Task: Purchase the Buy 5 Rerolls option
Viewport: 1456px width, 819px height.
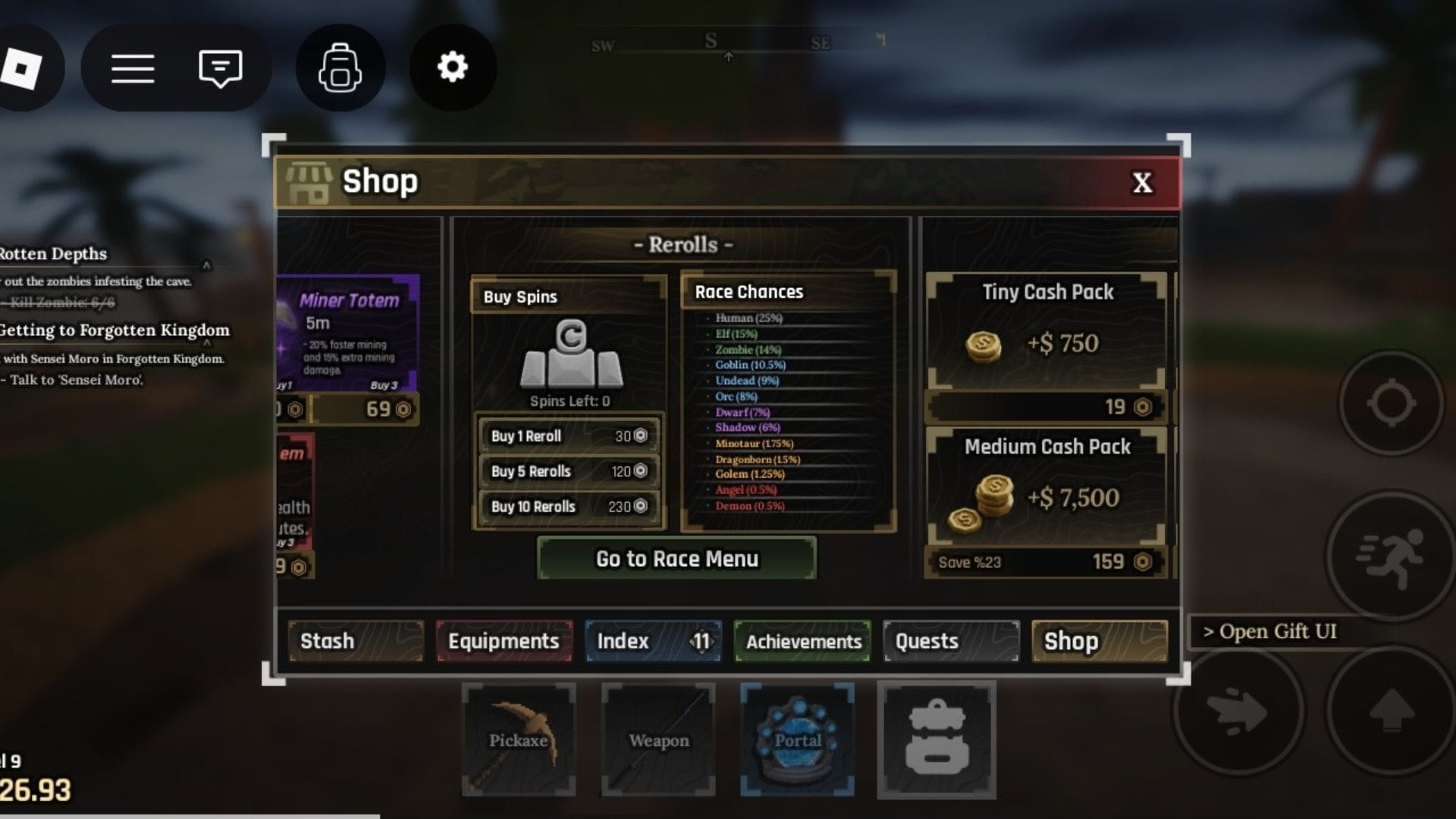Action: pos(569,471)
